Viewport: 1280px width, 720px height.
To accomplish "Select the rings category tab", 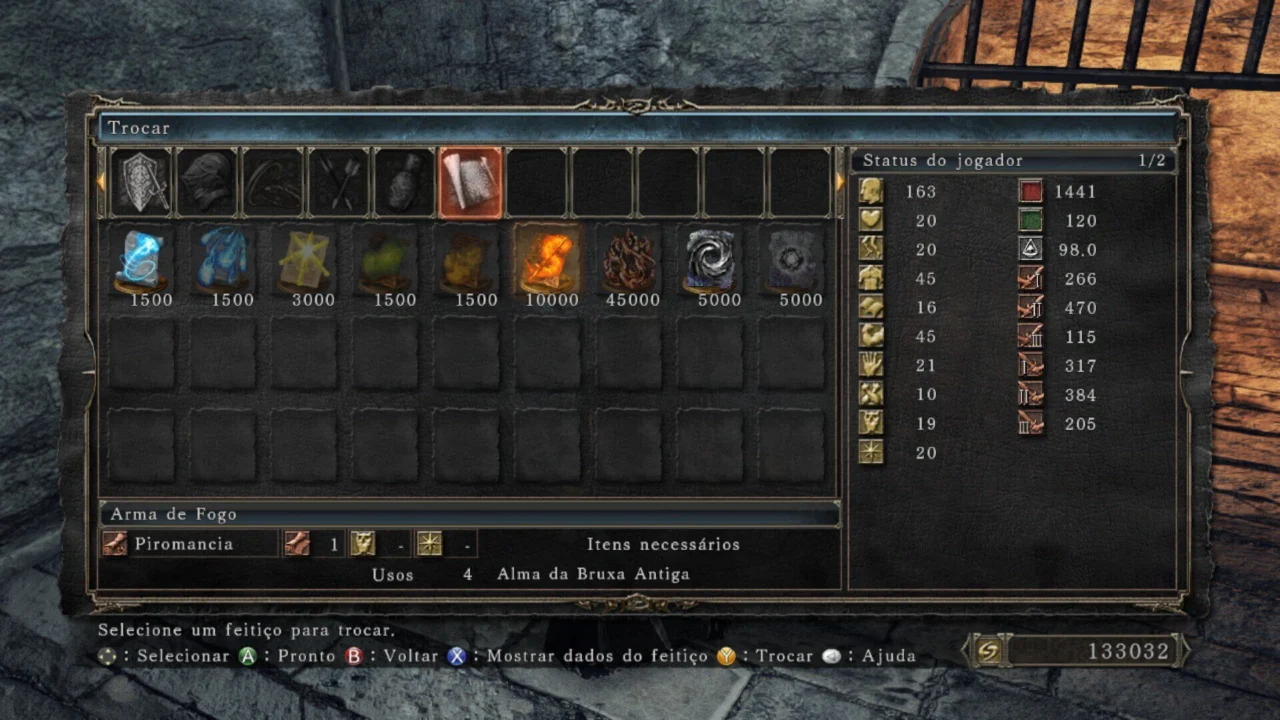I will tap(273, 182).
